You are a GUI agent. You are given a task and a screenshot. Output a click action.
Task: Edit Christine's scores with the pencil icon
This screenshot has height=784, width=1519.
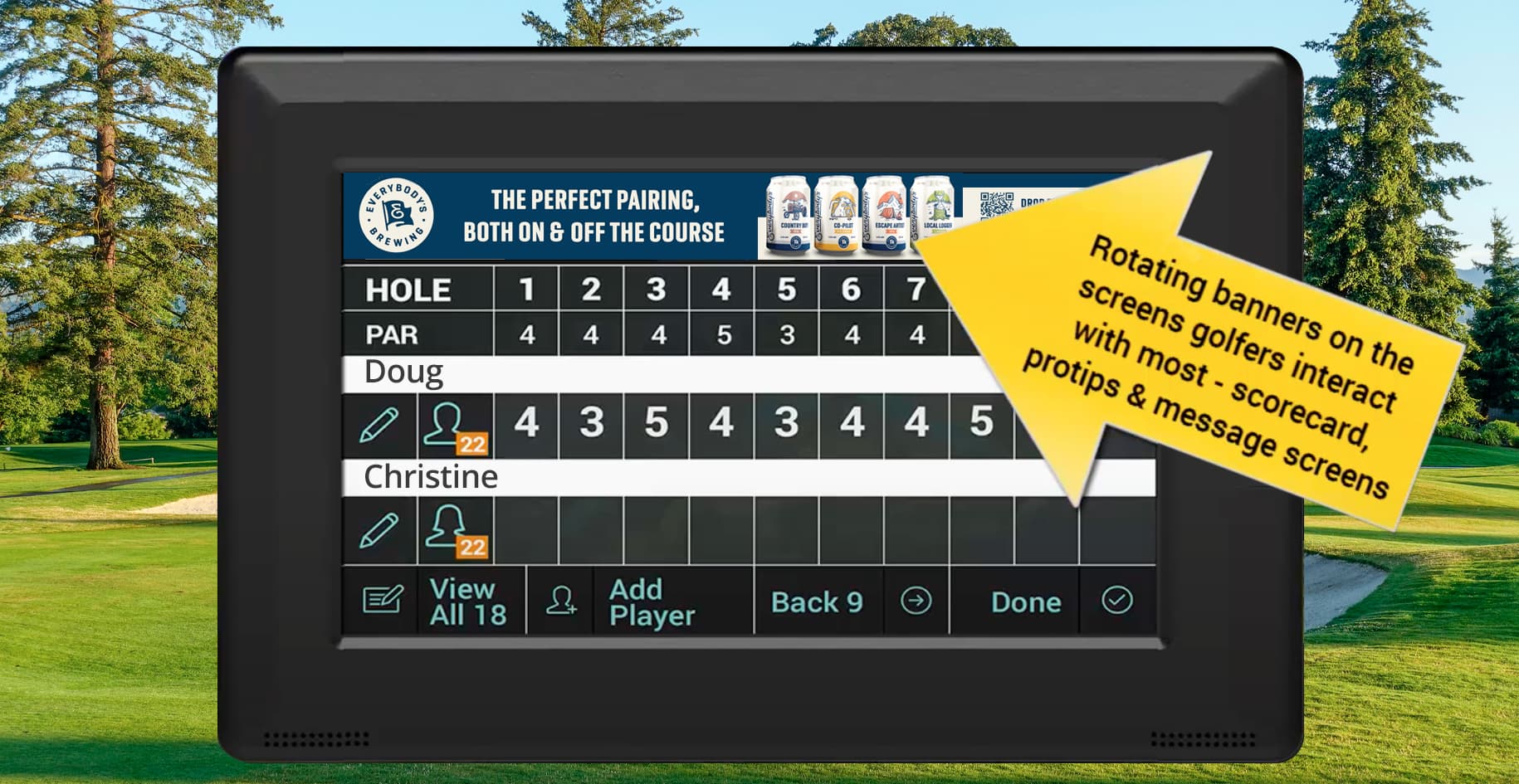pos(379,530)
